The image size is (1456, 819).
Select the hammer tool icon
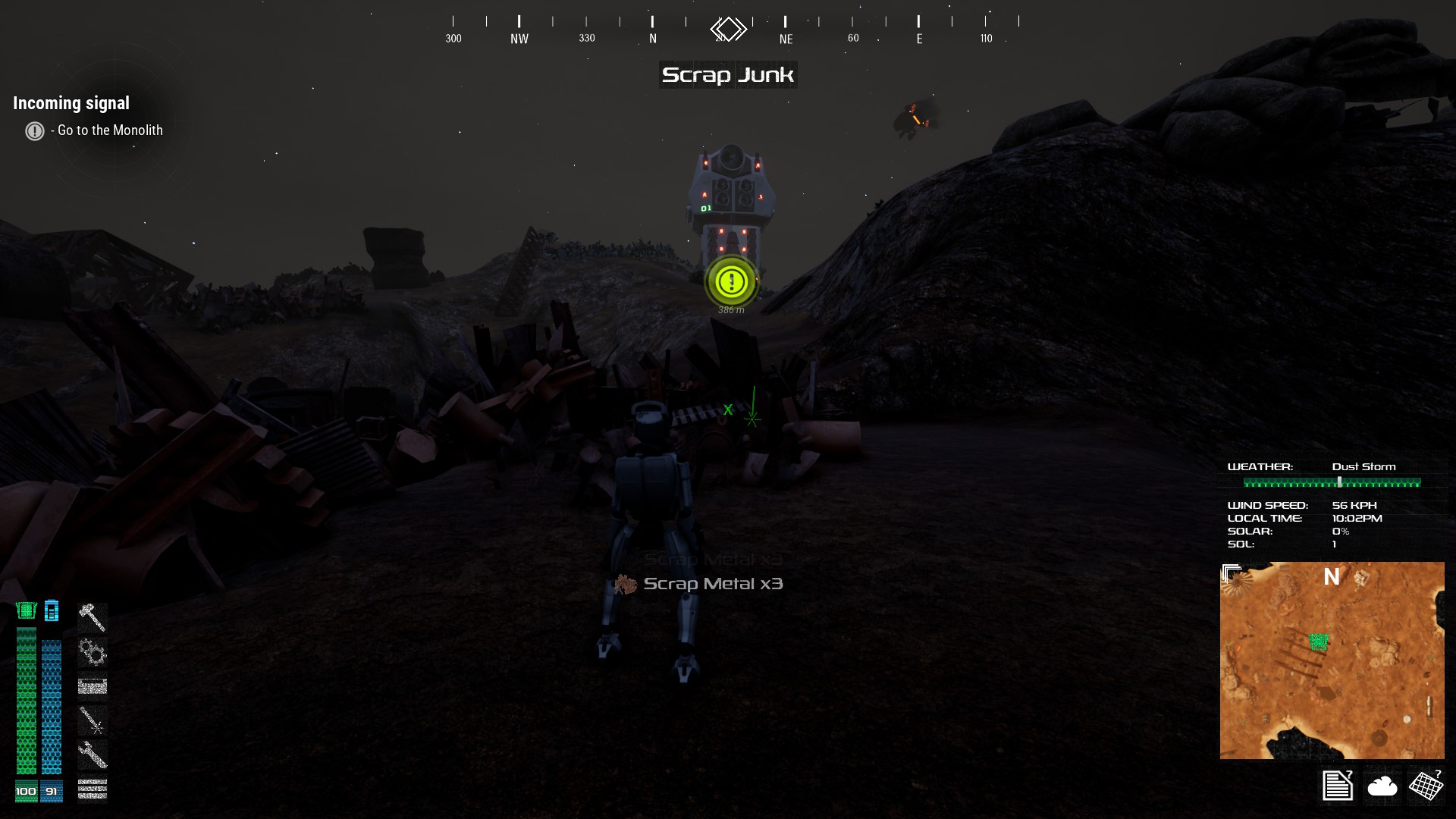93,617
